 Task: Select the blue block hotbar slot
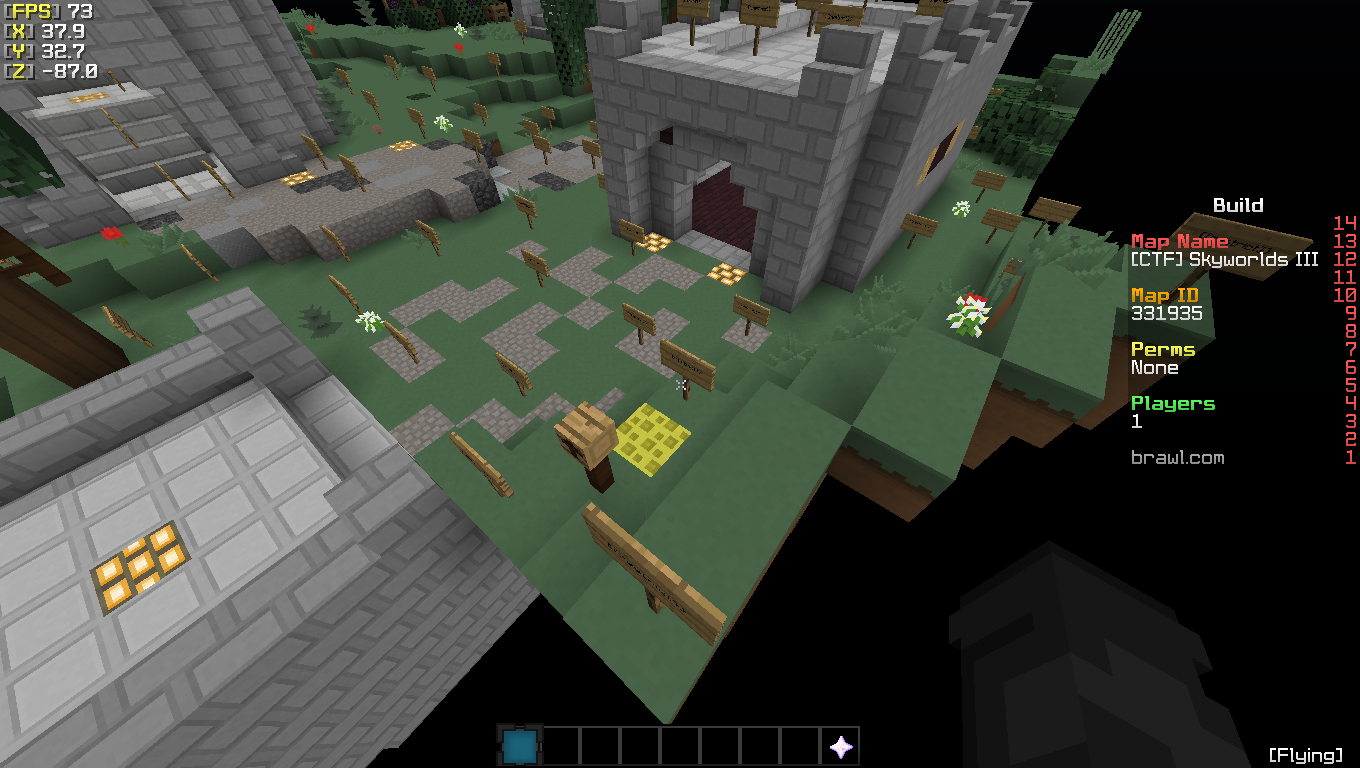point(519,746)
